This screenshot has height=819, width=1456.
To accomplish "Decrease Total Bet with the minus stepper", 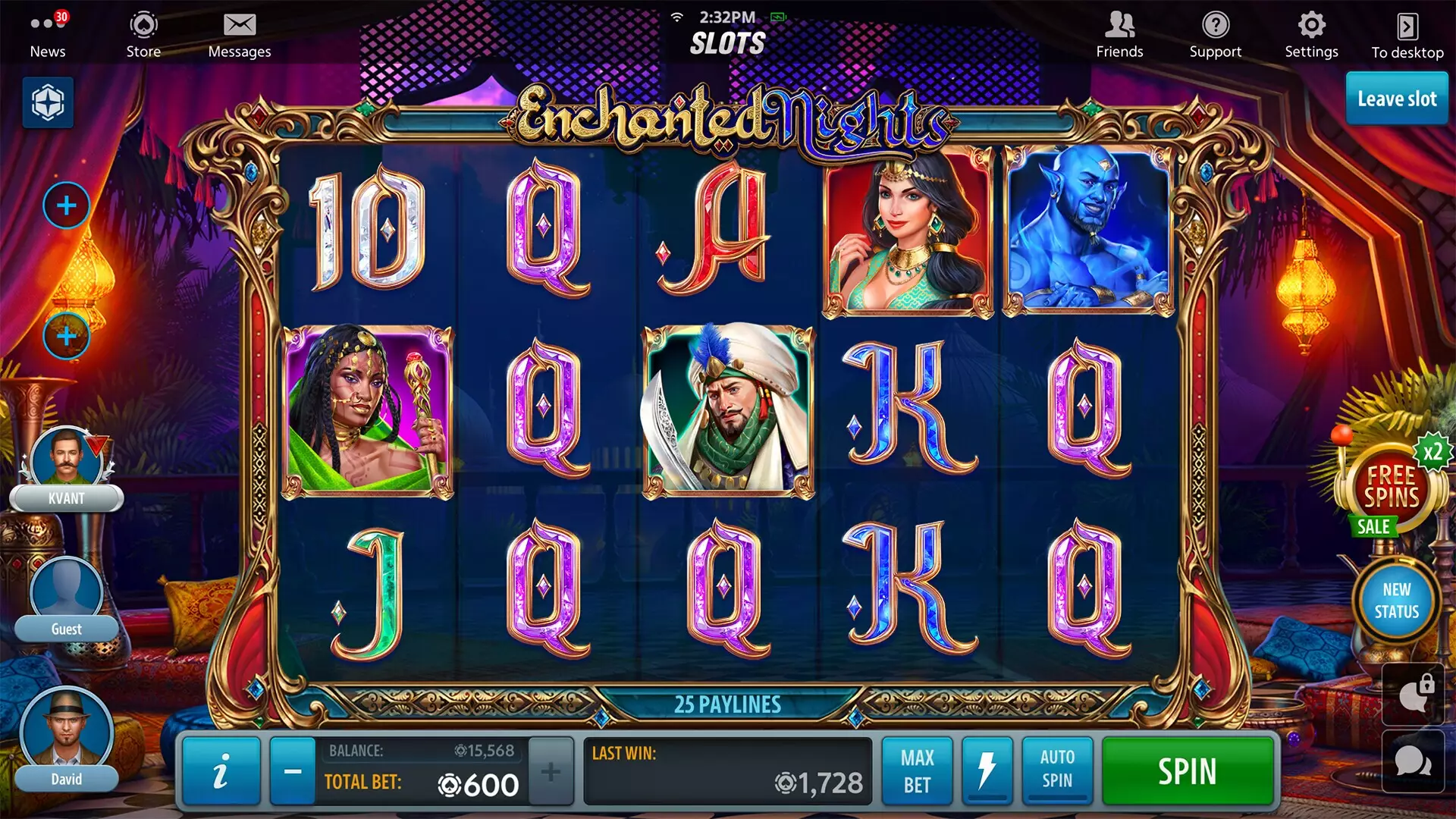I will (x=293, y=771).
